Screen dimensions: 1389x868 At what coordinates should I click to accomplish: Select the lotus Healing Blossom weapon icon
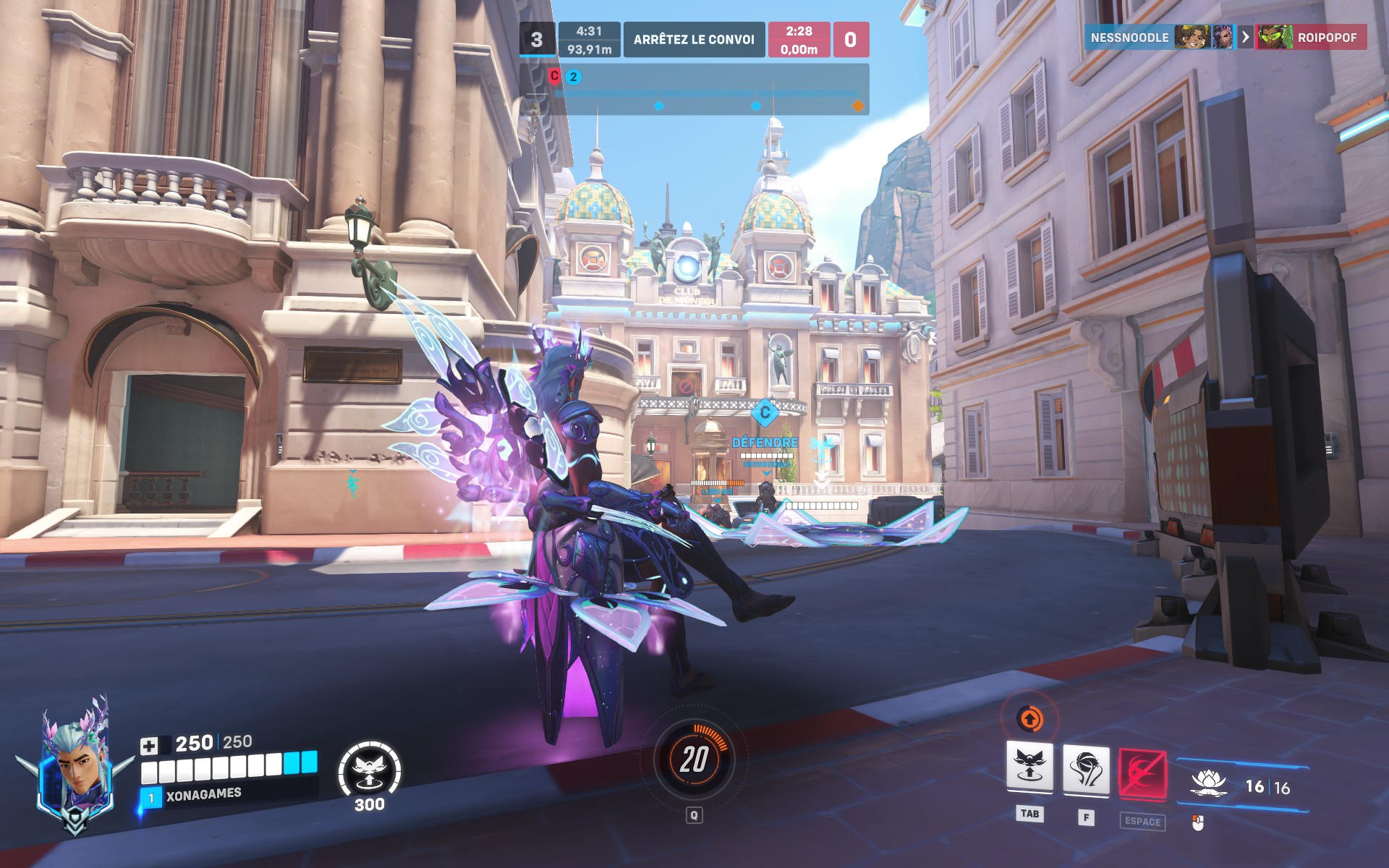[1208, 784]
